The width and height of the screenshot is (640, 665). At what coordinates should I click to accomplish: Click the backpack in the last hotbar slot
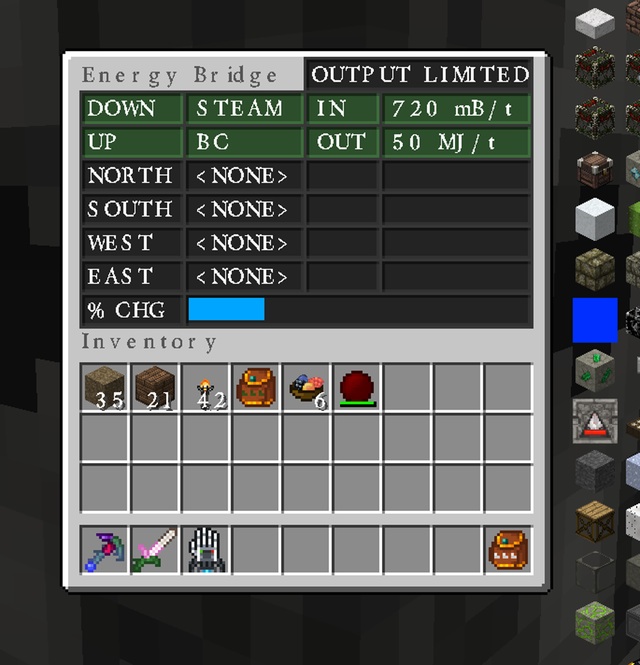pos(508,550)
